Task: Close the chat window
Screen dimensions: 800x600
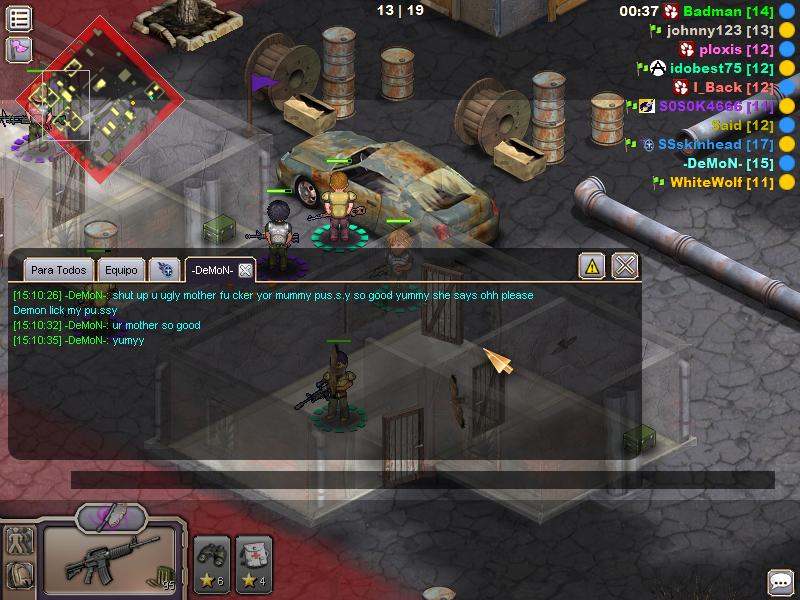Action: pos(625,266)
